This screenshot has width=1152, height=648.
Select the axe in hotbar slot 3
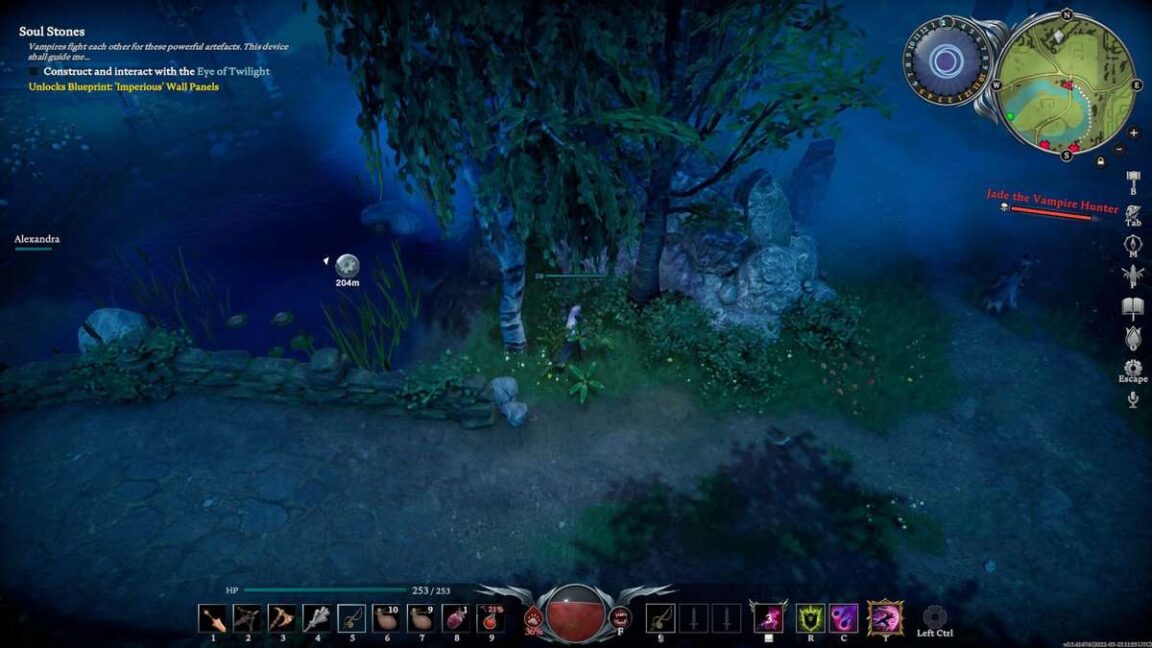click(x=282, y=618)
